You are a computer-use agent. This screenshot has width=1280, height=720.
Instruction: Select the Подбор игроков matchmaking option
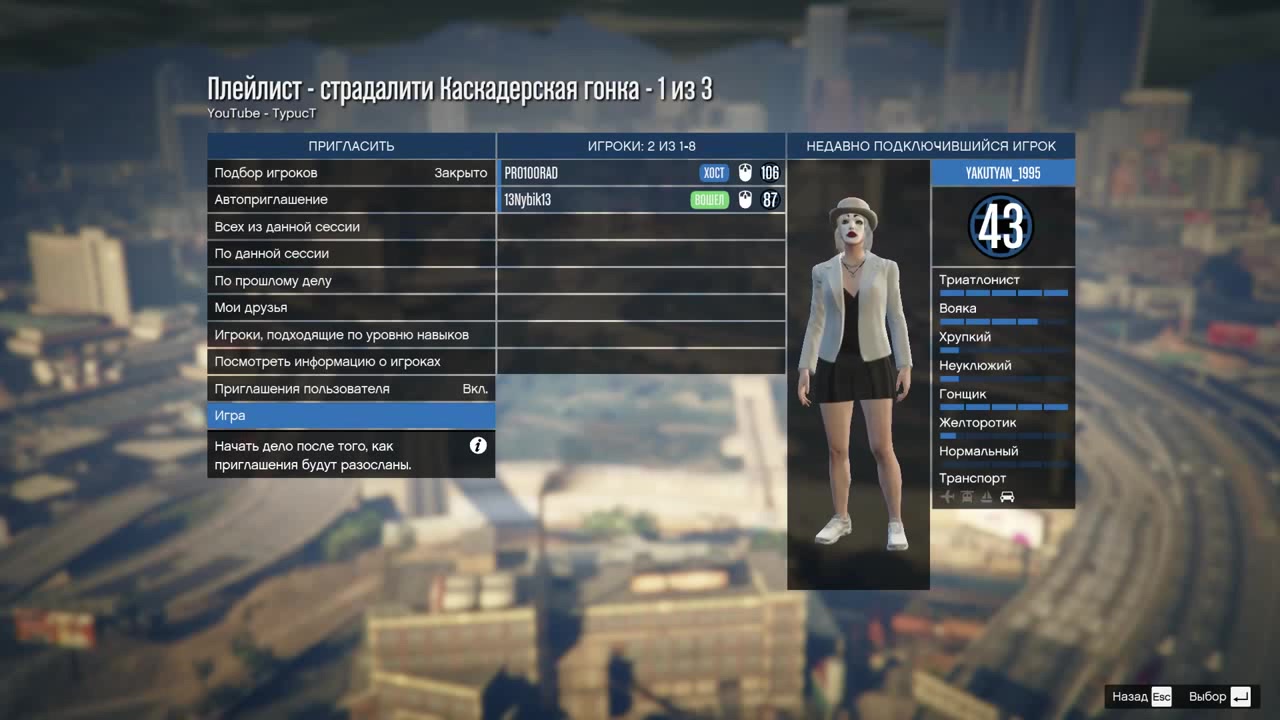[x=350, y=173]
